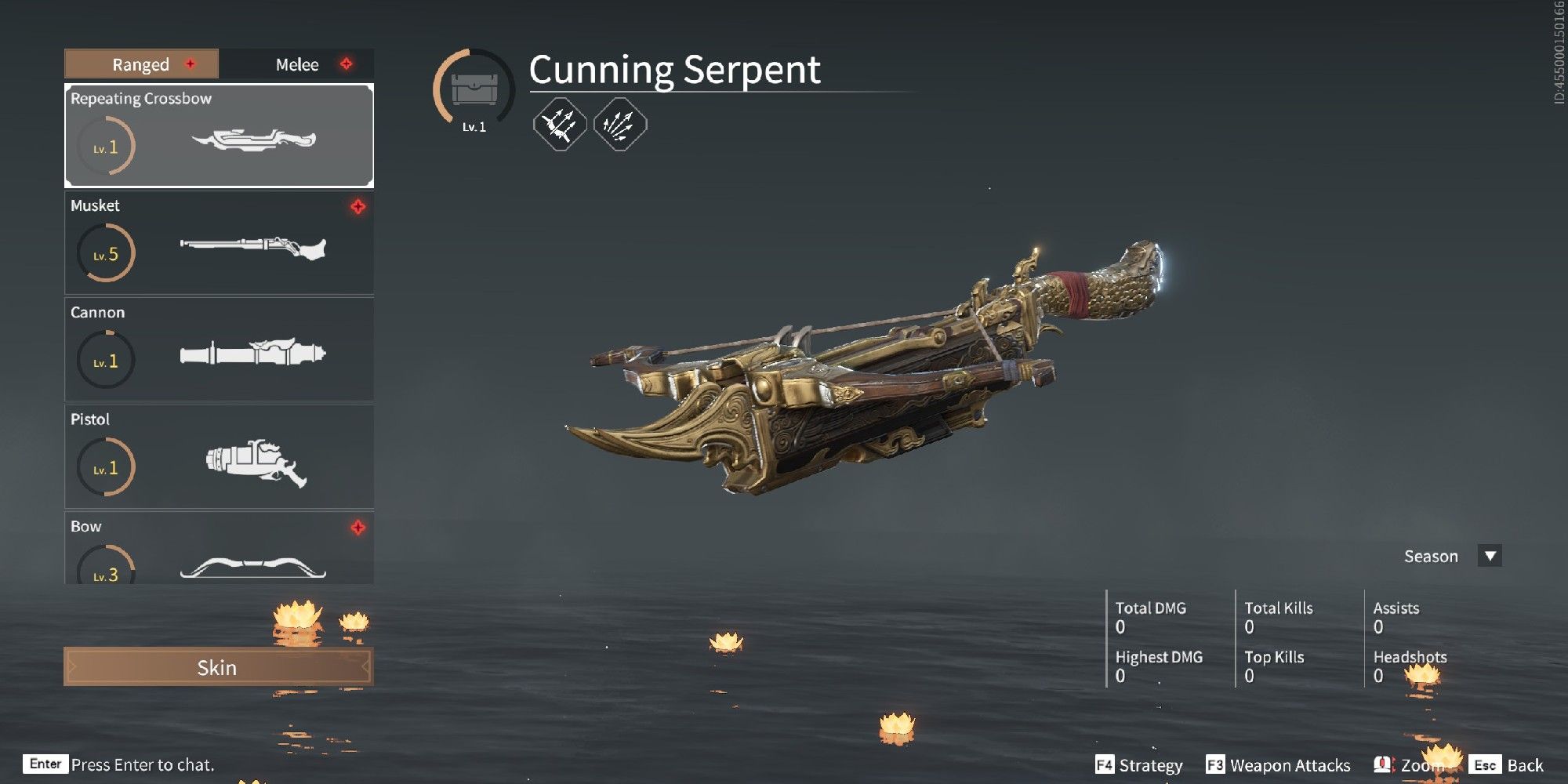This screenshot has height=784, width=1568.
Task: Select the Musket weapon silhouette
Action: (x=252, y=247)
